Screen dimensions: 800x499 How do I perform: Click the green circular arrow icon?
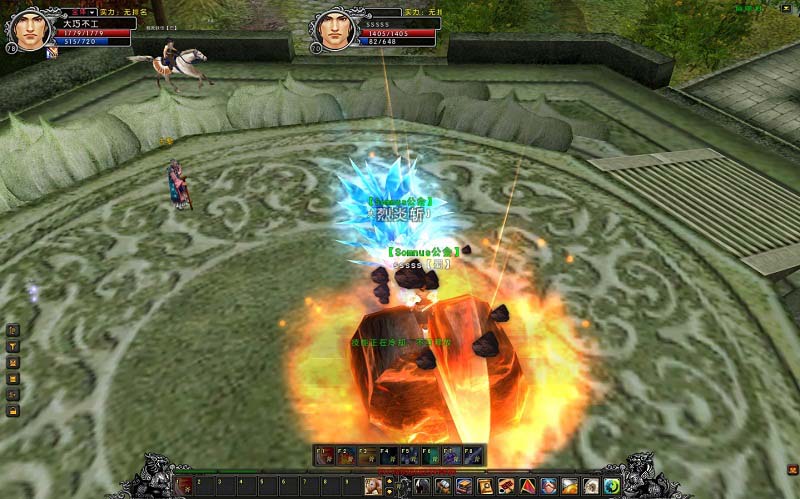coord(612,486)
